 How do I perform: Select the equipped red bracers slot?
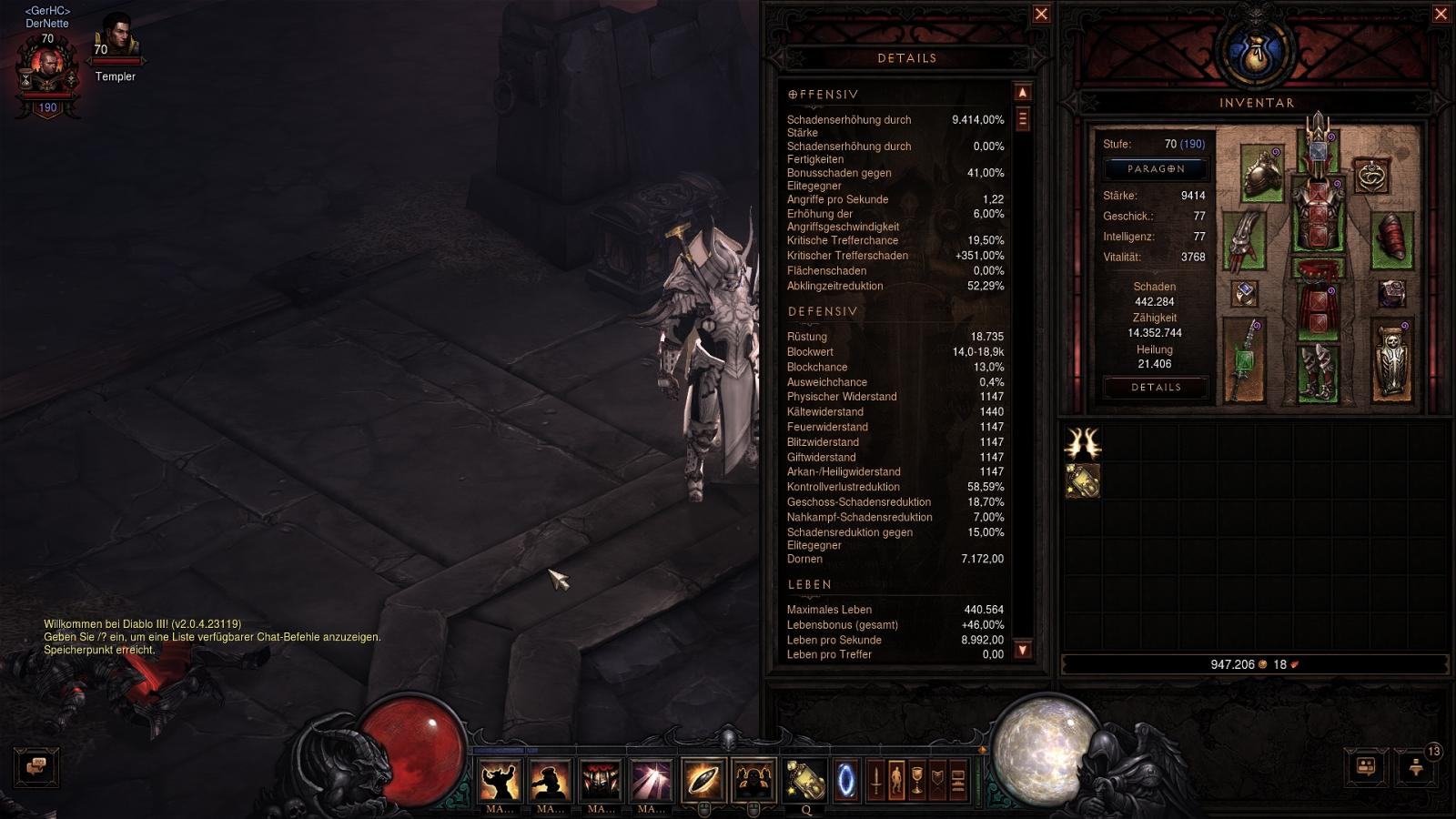click(x=1391, y=240)
